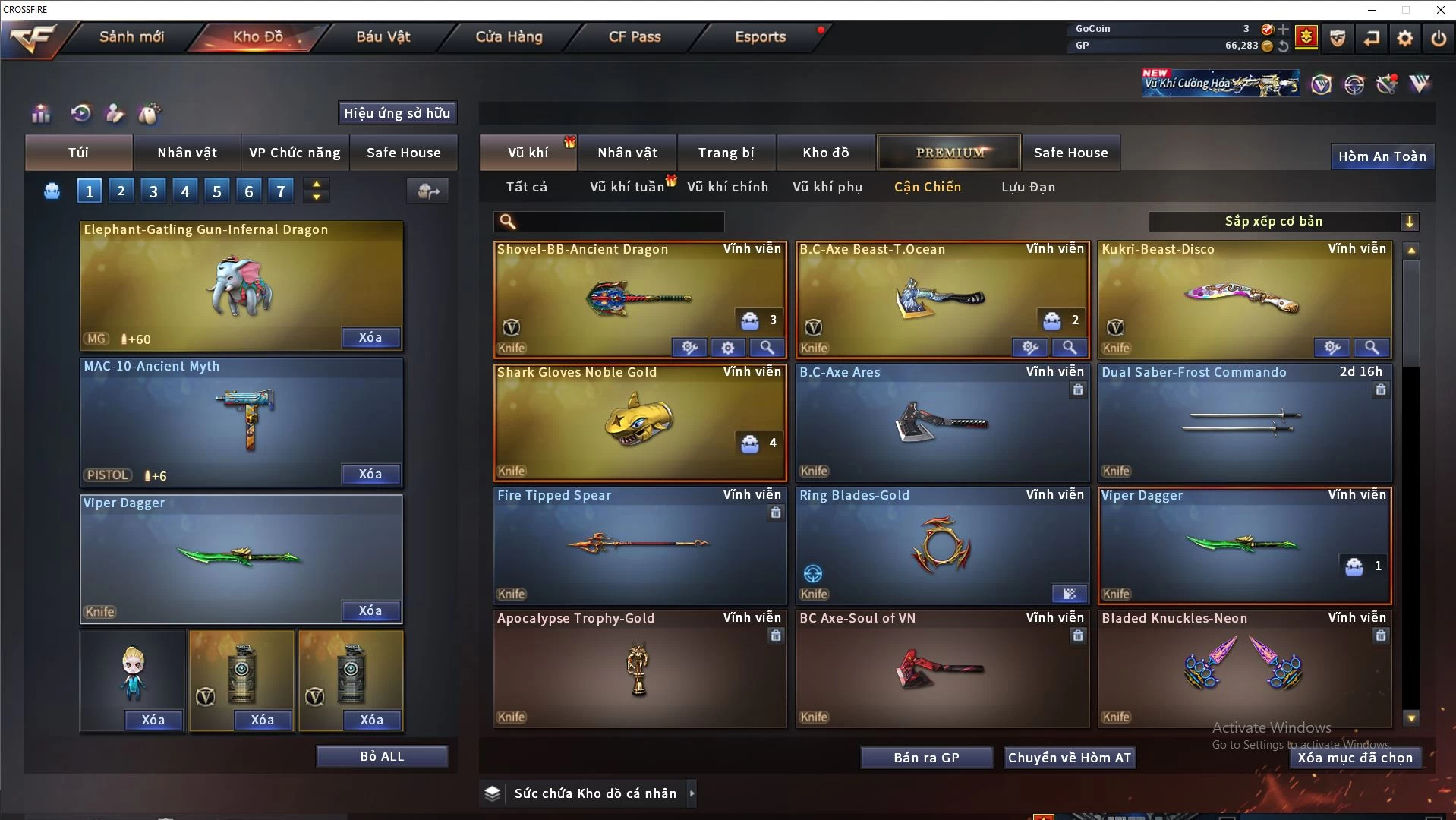Click the Hiệu ứng sở hữu button

click(x=397, y=113)
